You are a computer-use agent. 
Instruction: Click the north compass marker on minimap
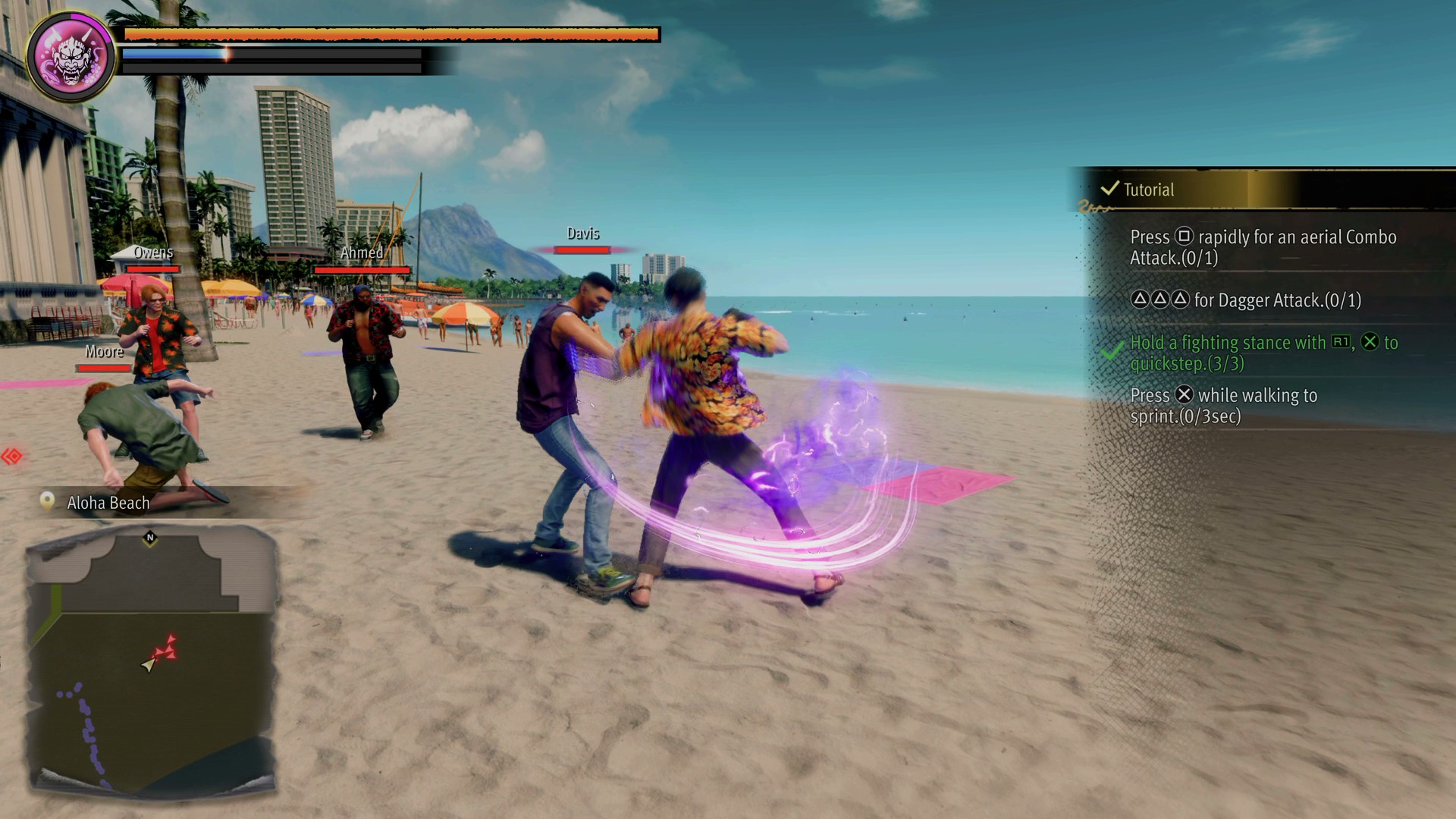tap(150, 538)
